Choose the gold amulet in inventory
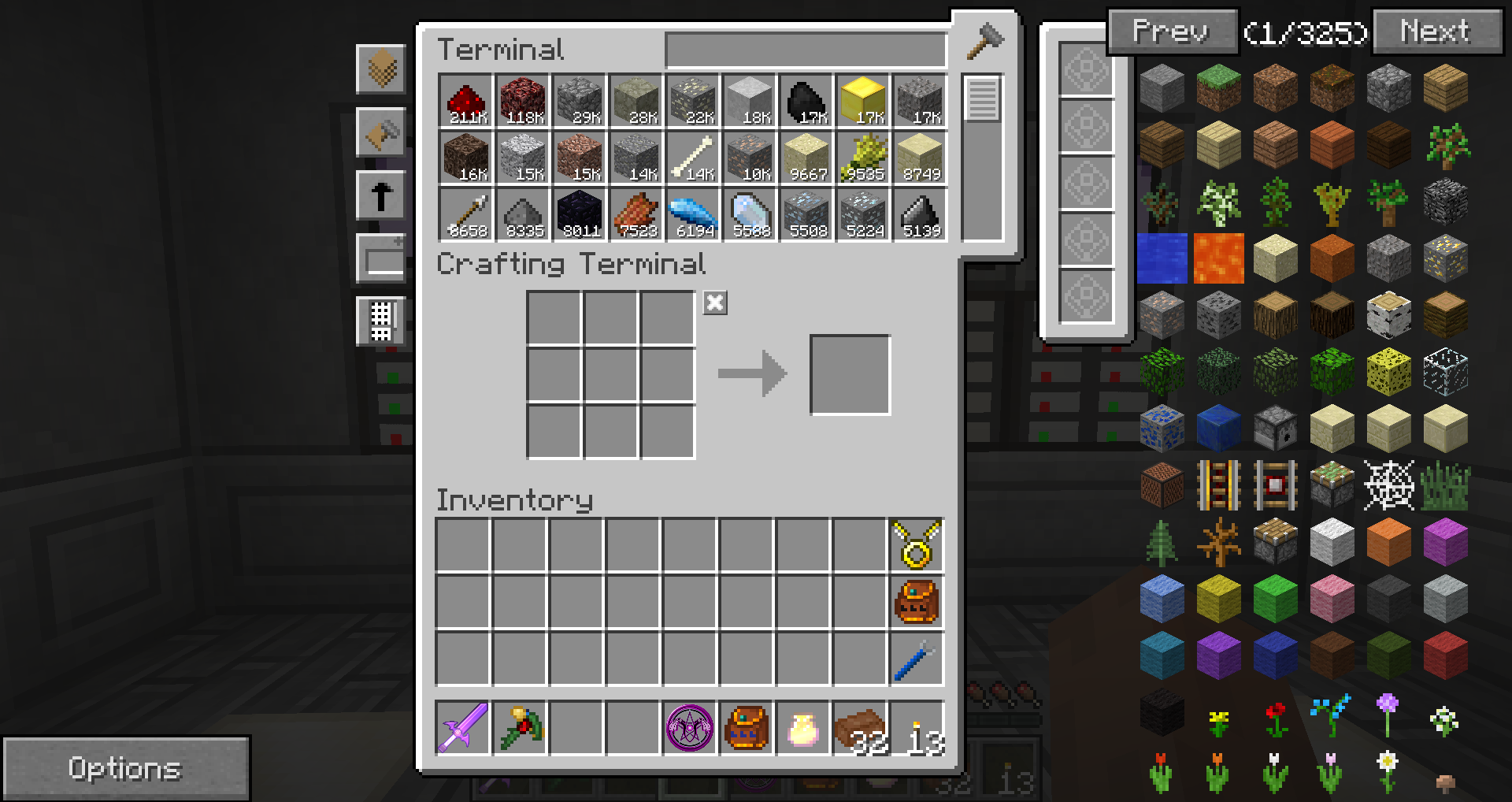The width and height of the screenshot is (1512, 802). pyautogui.click(x=917, y=545)
